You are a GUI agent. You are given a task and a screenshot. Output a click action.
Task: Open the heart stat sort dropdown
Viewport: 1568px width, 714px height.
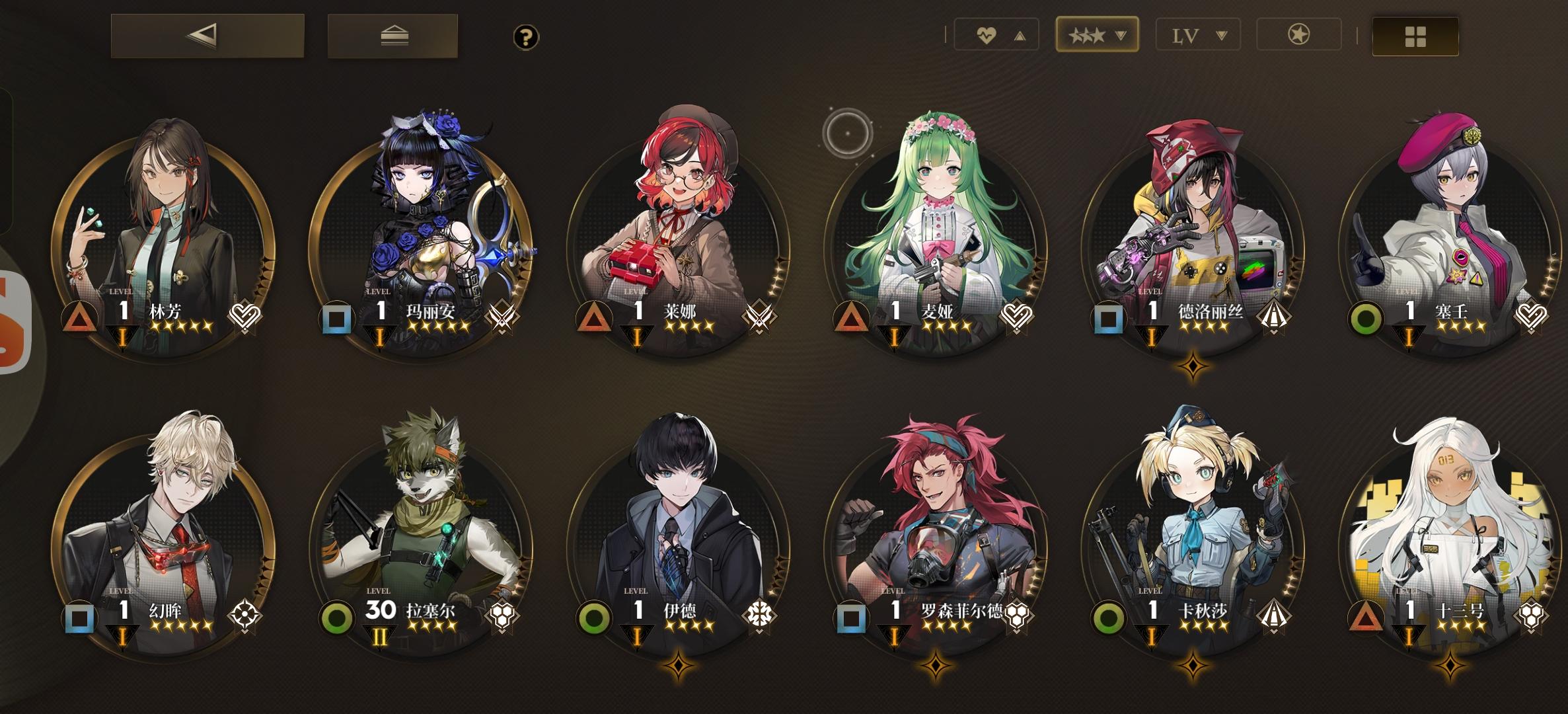tap(998, 35)
